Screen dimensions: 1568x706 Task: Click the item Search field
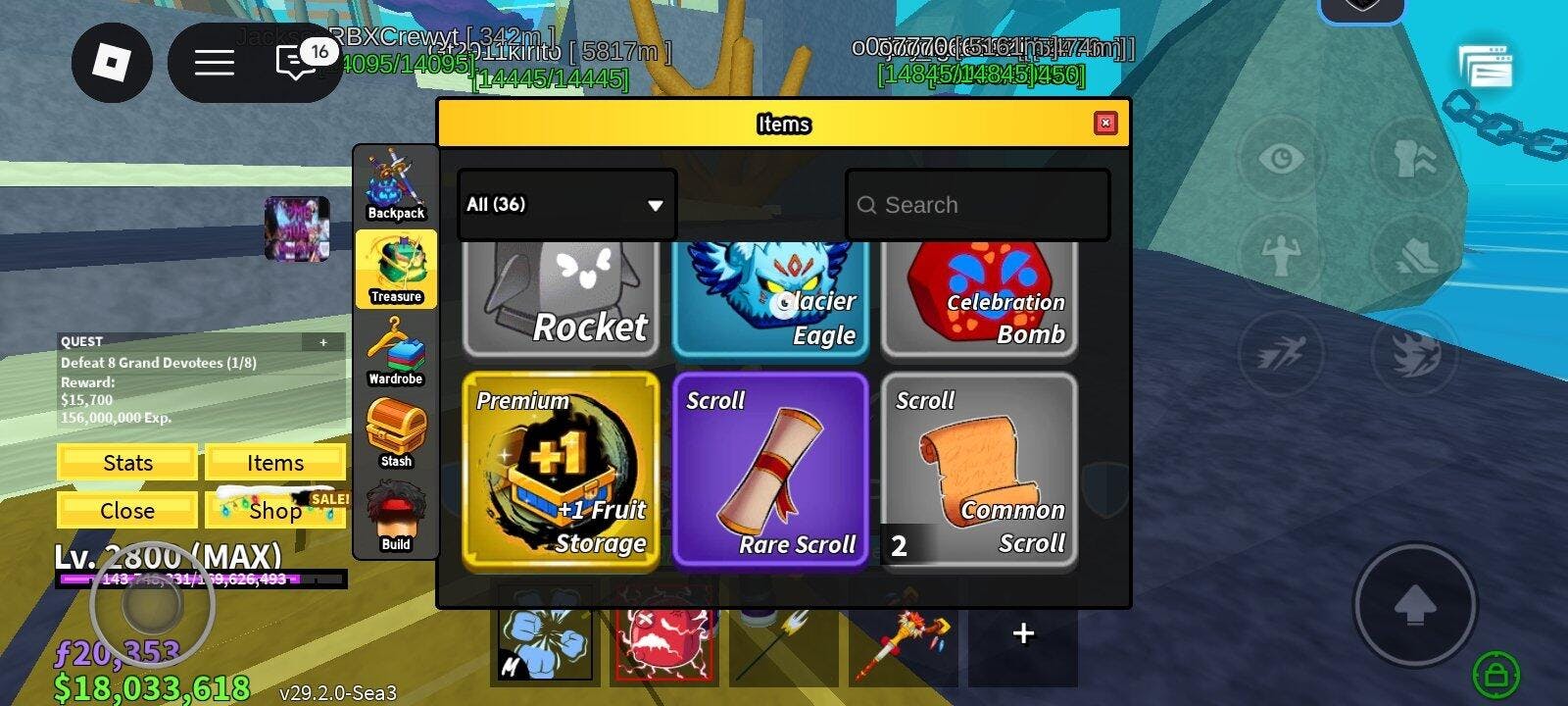977,205
